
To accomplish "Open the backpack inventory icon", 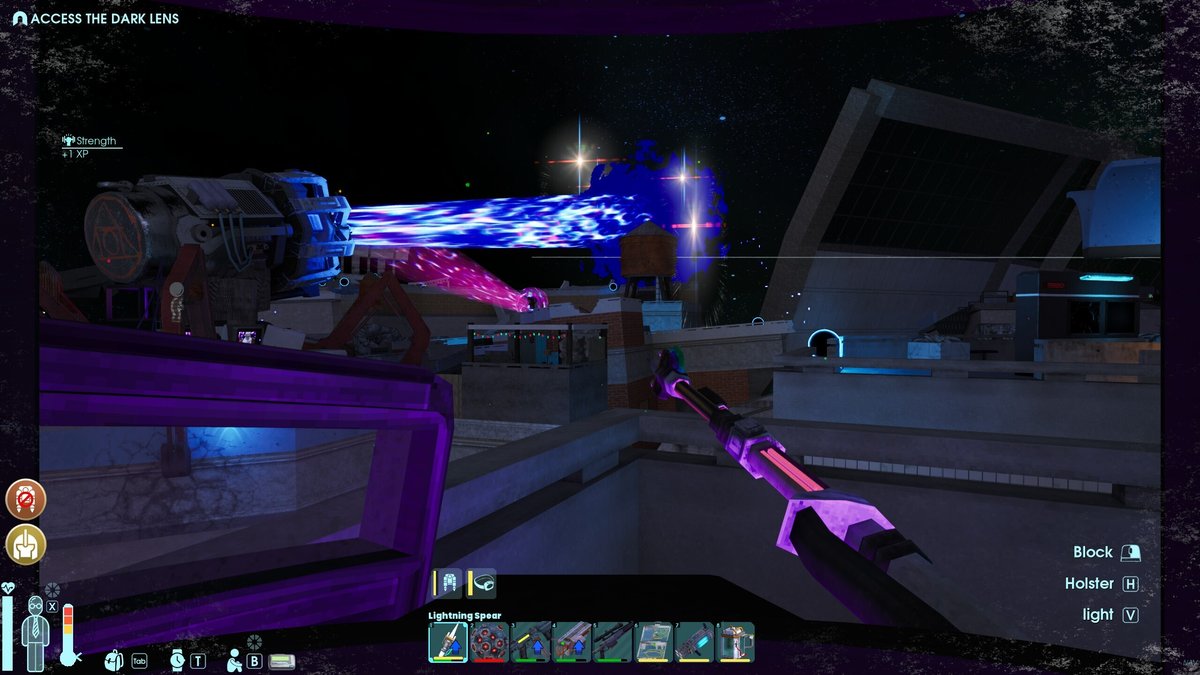I will pyautogui.click(x=115, y=660).
